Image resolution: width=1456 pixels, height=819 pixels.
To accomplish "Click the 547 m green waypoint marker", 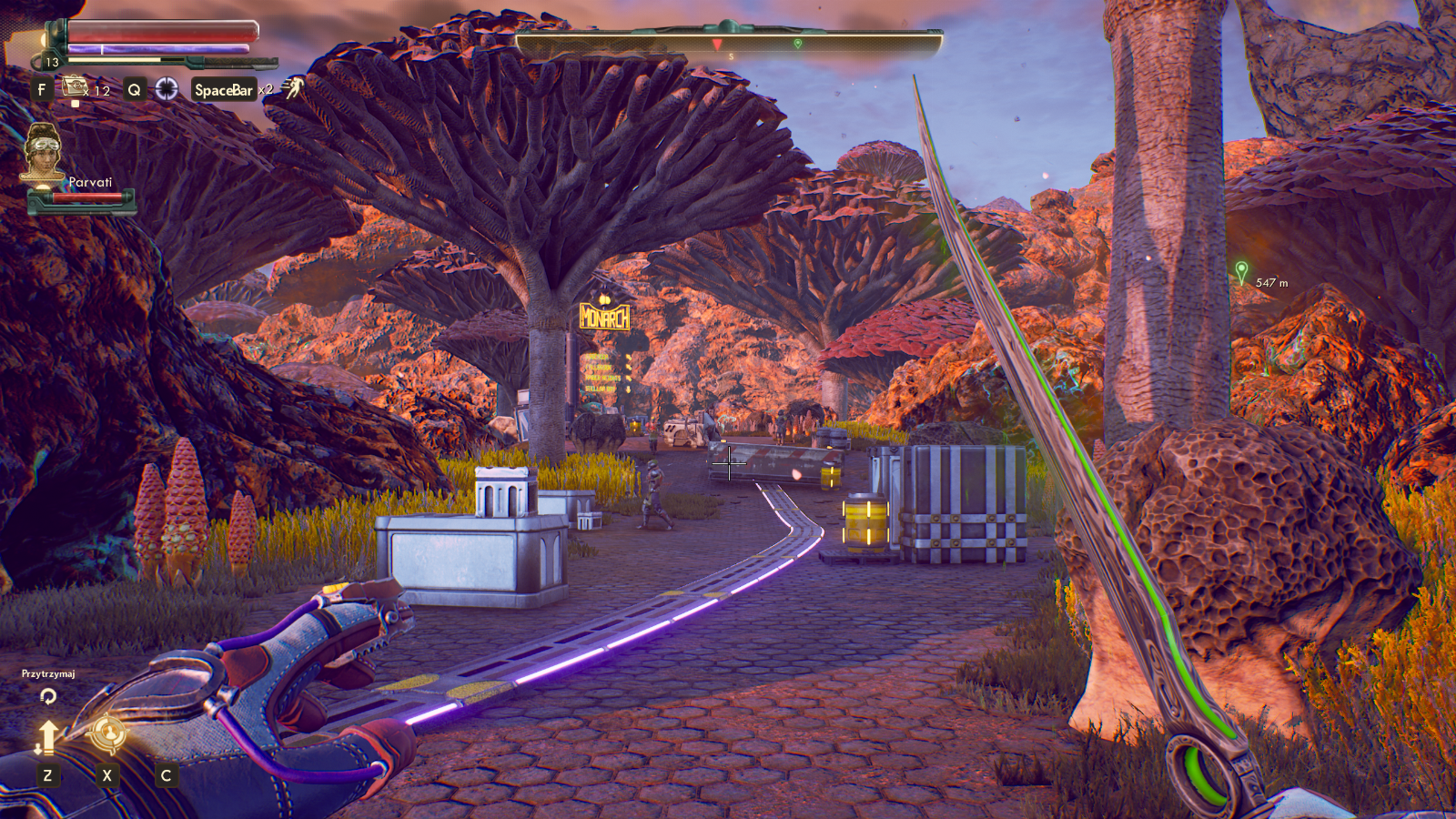I will coord(1241,270).
